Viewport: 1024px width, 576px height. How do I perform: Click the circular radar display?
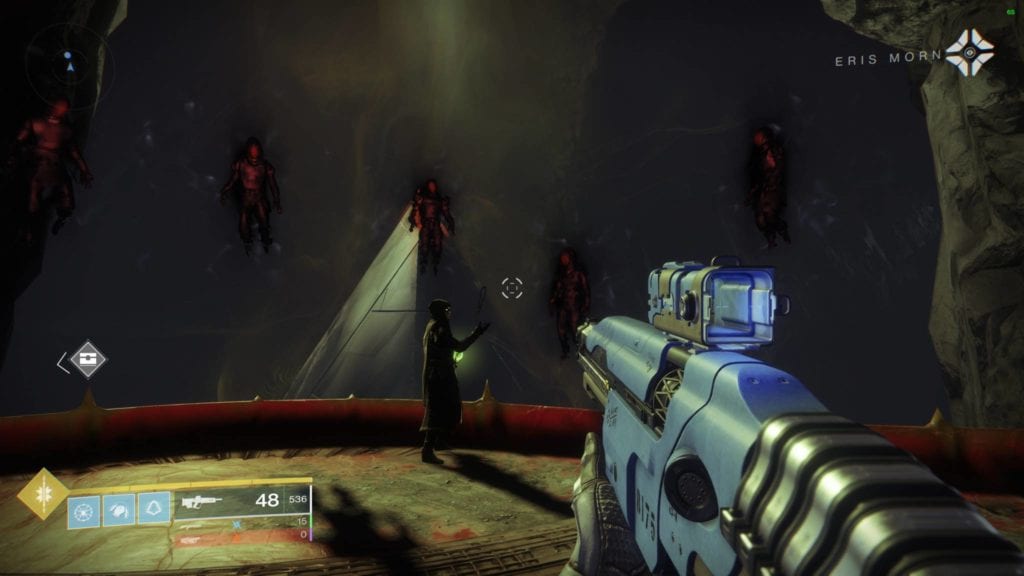click(x=68, y=67)
